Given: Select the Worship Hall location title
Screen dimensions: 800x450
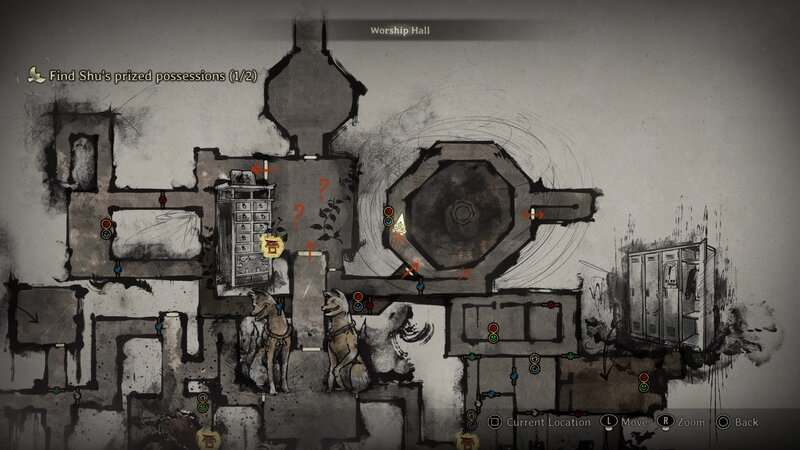Looking at the screenshot, I should pos(399,31).
